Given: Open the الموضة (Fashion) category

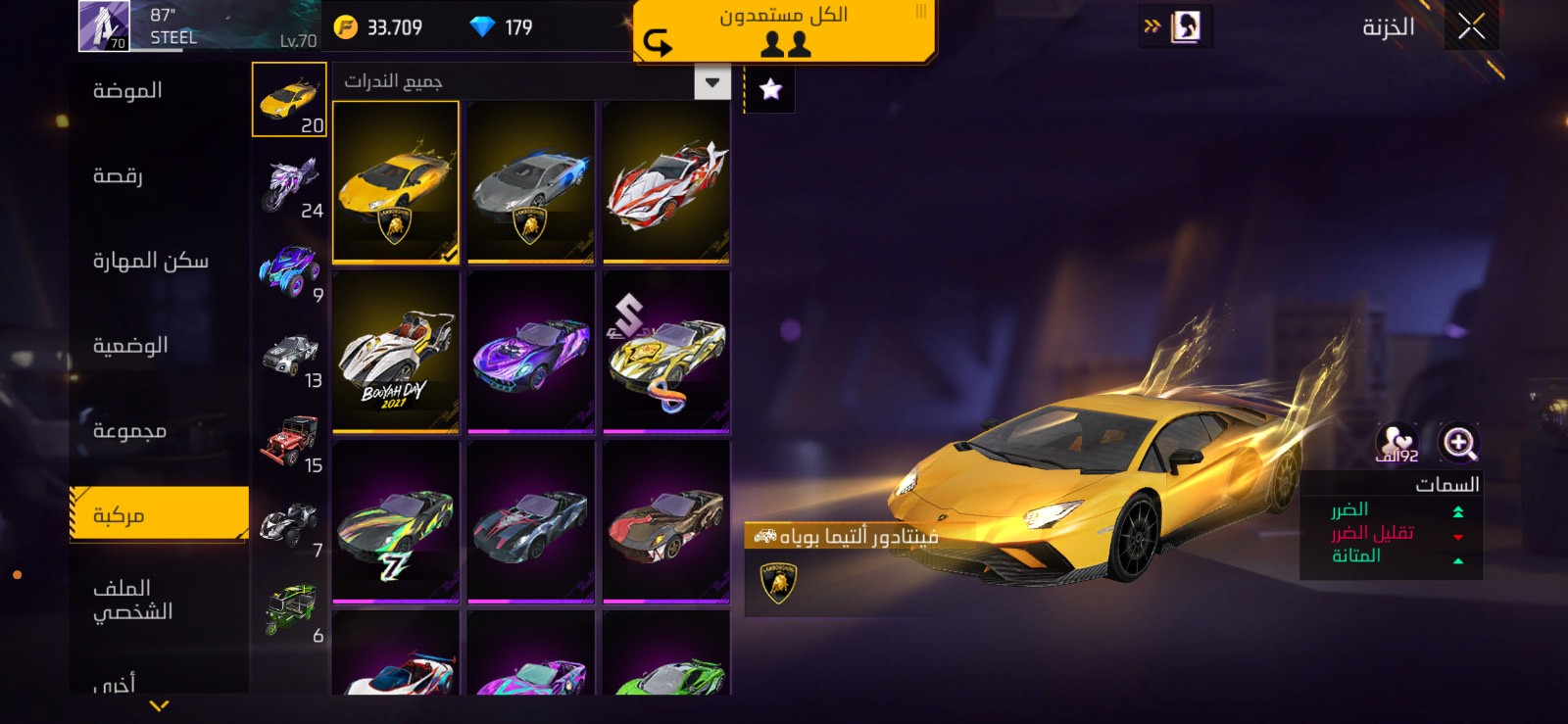Looking at the screenshot, I should coord(127,91).
